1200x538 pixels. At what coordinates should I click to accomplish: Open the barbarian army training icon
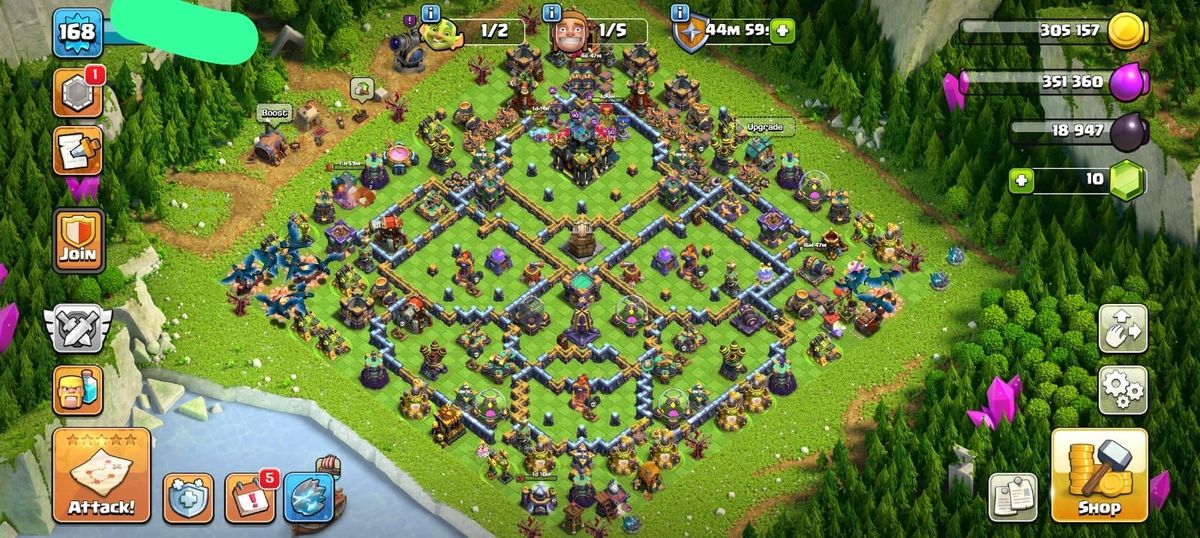[x=77, y=389]
